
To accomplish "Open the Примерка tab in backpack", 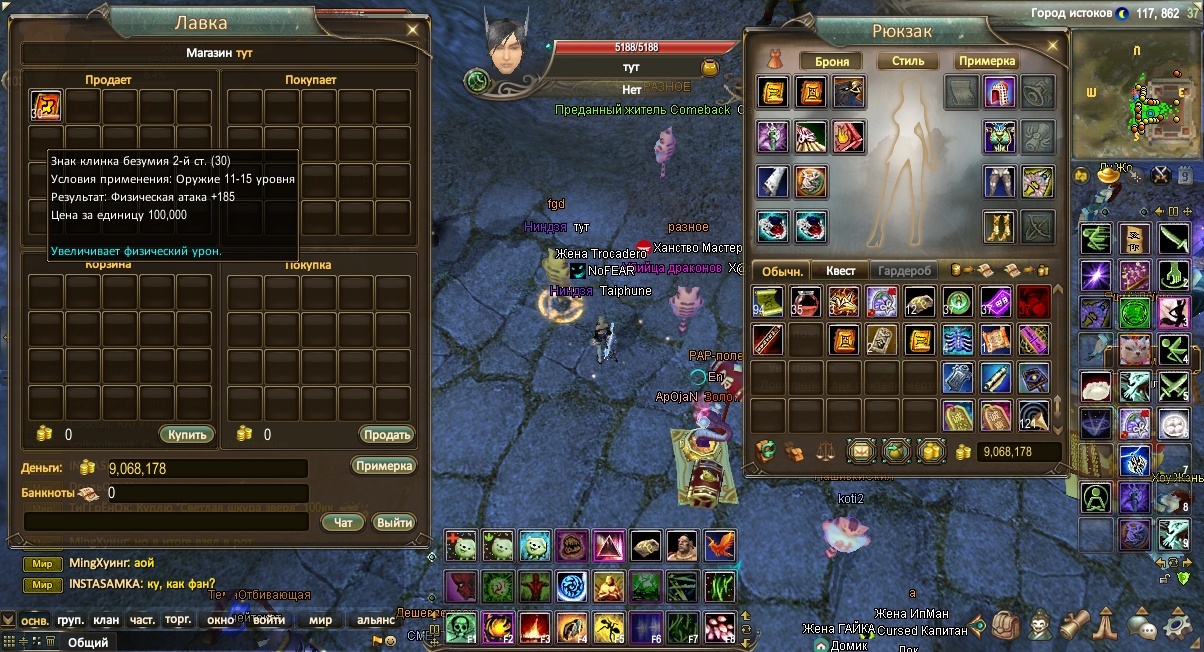I will pyautogui.click(x=986, y=61).
